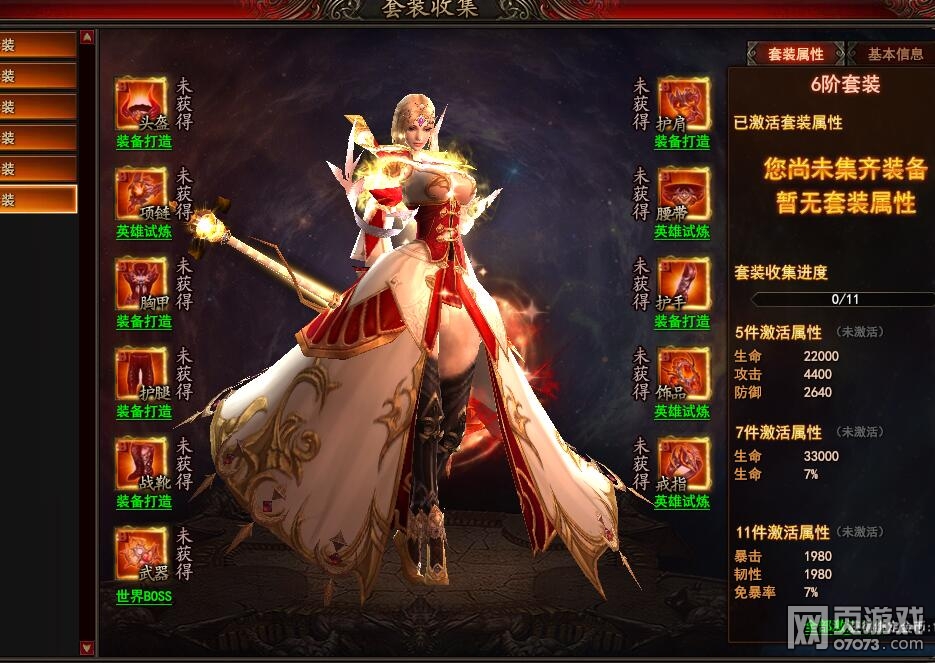
Task: Open the 英雄试炼 link below the necklace
Action: point(143,232)
